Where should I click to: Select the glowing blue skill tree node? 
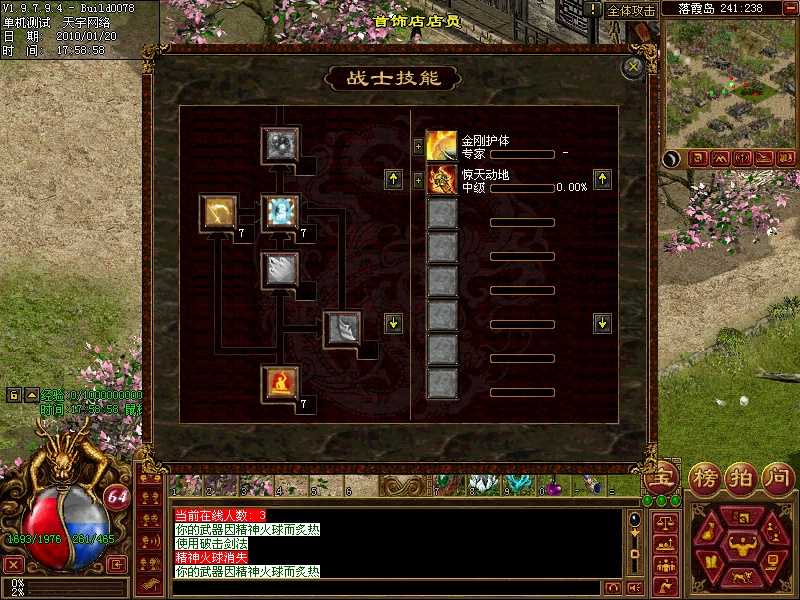pos(279,212)
